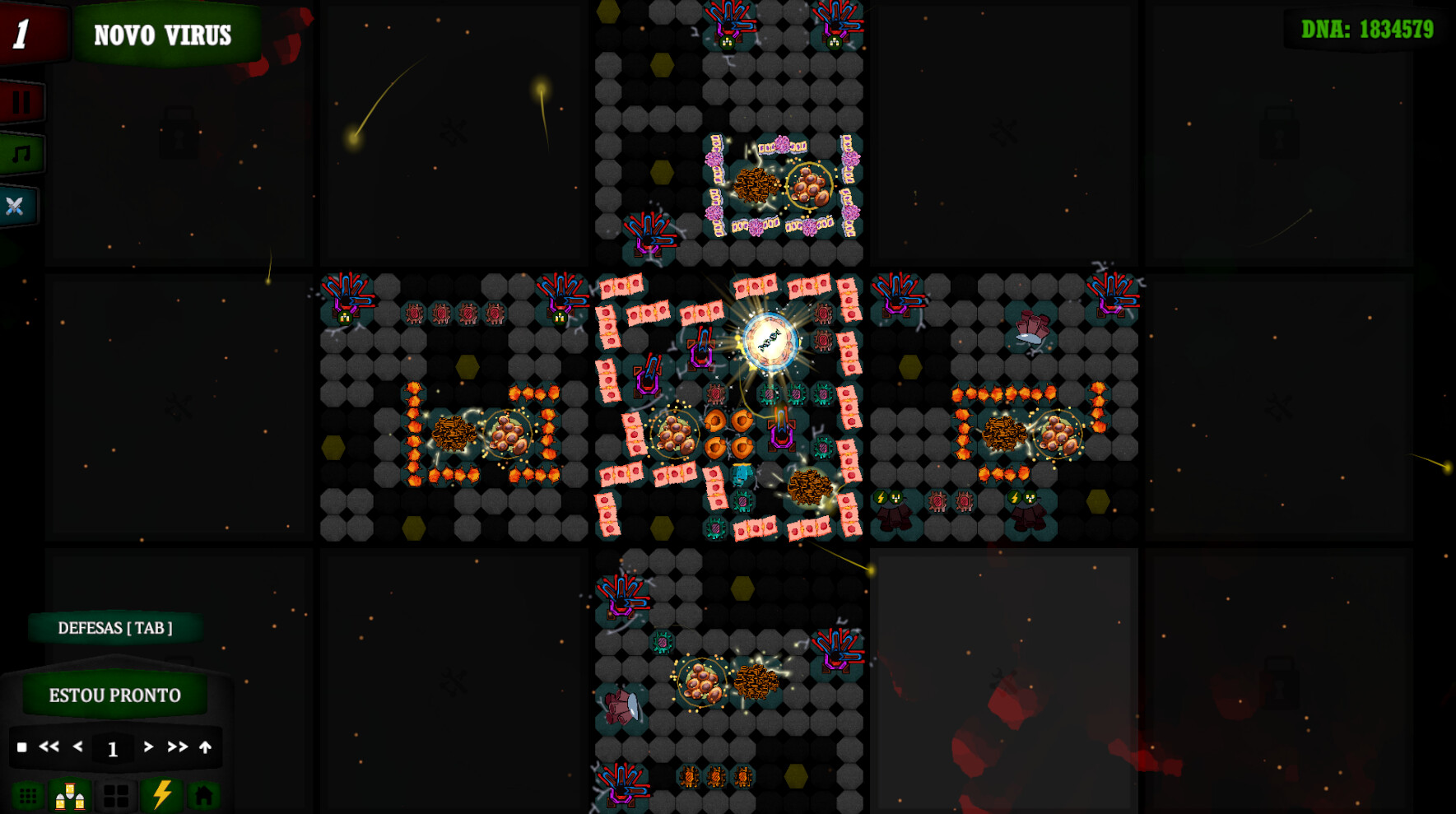Jump to the last wave with double arrows
This screenshot has width=1456, height=814.
(x=176, y=747)
